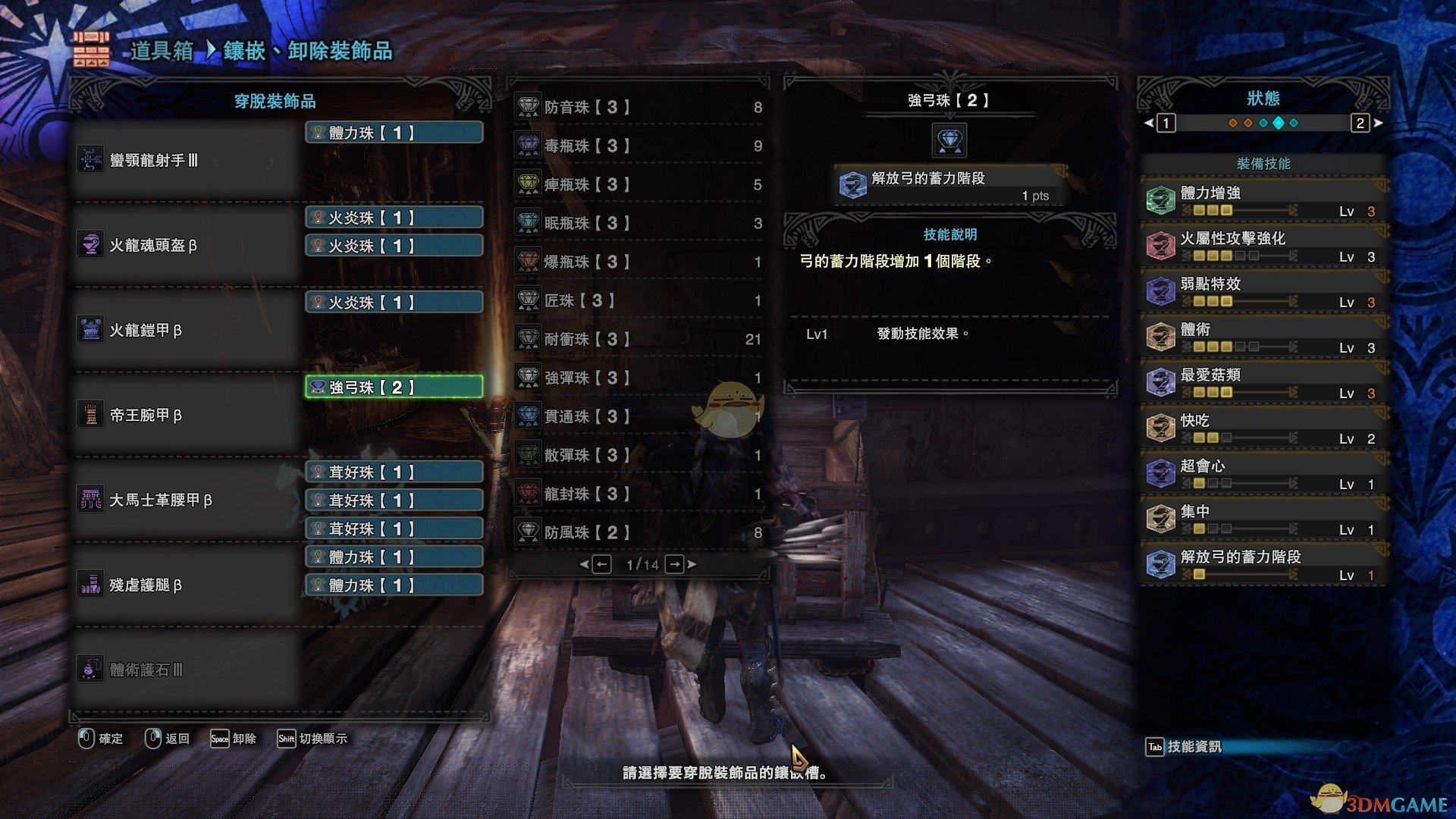
Task: Select the 火龍魂頭盔β helmet row
Action: pos(186,245)
